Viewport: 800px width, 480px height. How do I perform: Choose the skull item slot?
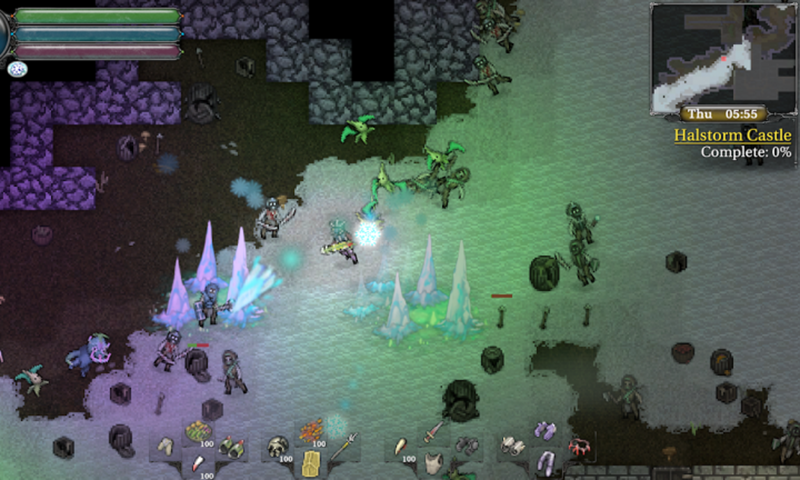click(277, 446)
